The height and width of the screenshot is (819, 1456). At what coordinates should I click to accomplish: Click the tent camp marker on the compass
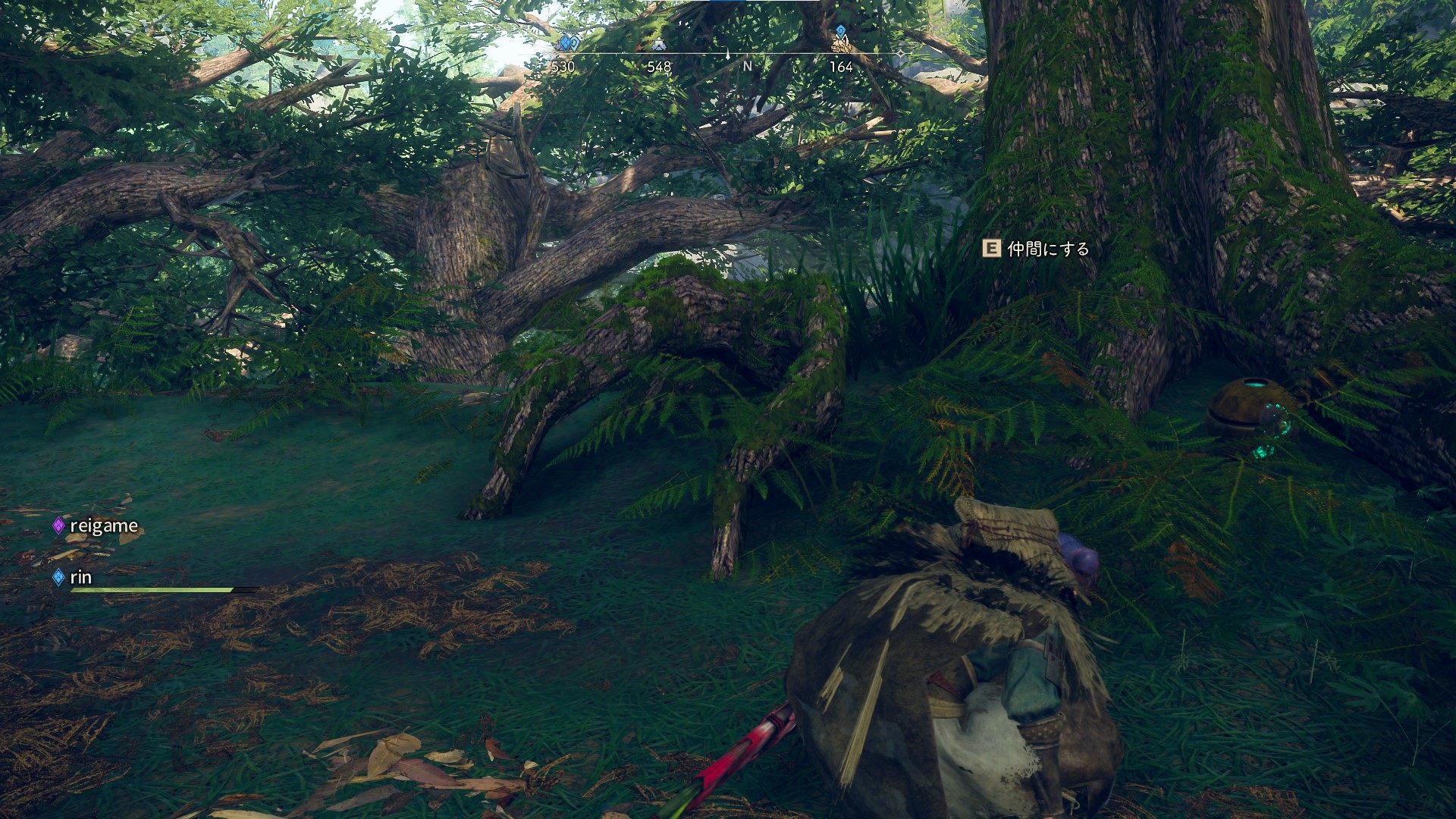658,45
